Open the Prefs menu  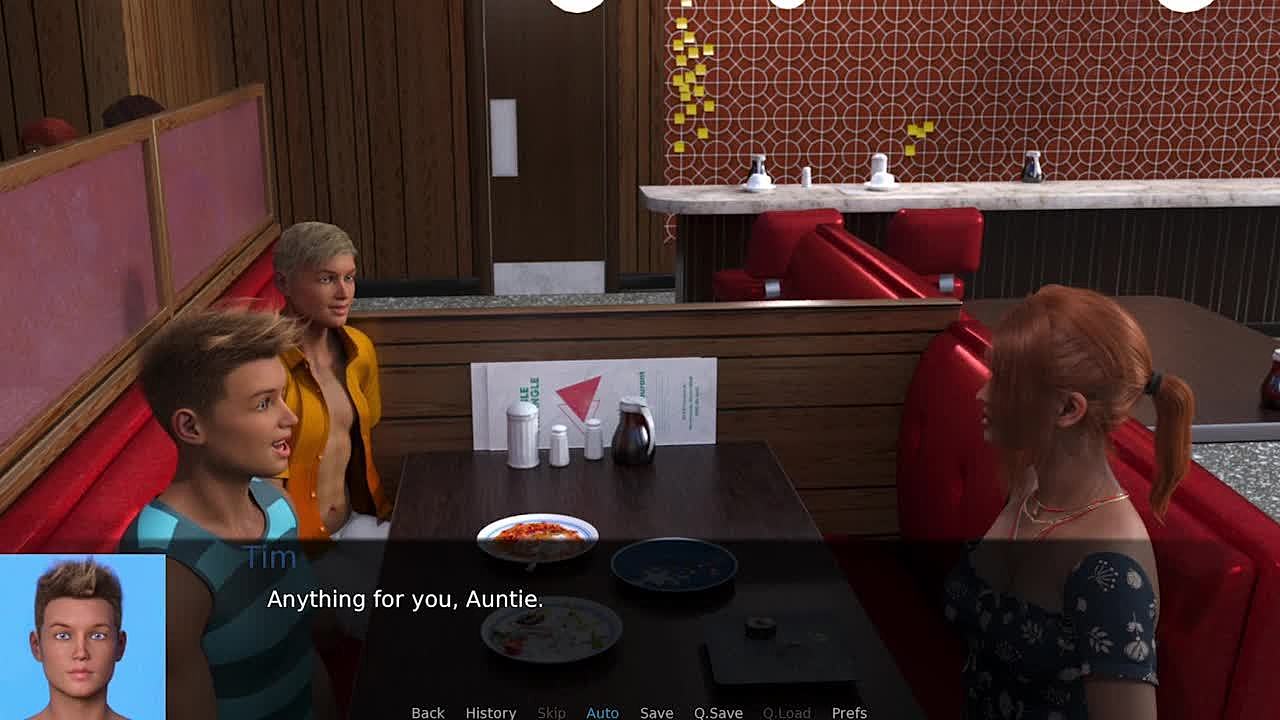849,712
